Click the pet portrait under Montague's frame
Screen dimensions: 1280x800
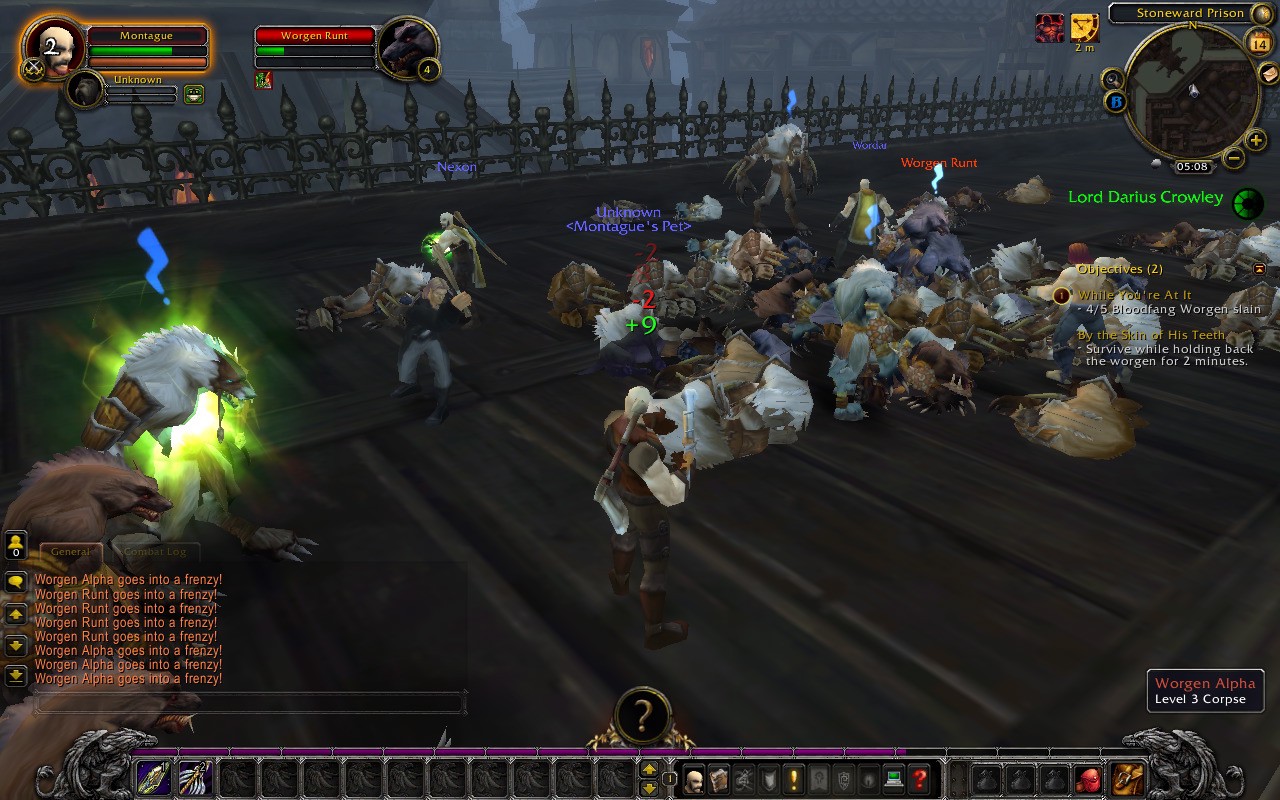[87, 90]
